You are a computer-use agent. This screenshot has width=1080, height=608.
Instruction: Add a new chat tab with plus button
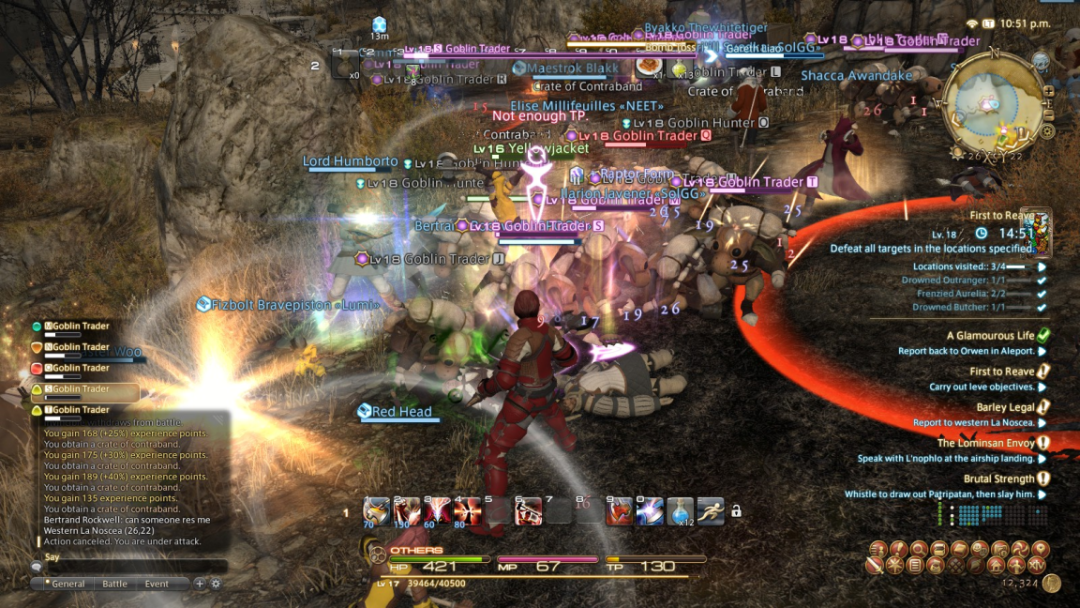pyautogui.click(x=199, y=584)
